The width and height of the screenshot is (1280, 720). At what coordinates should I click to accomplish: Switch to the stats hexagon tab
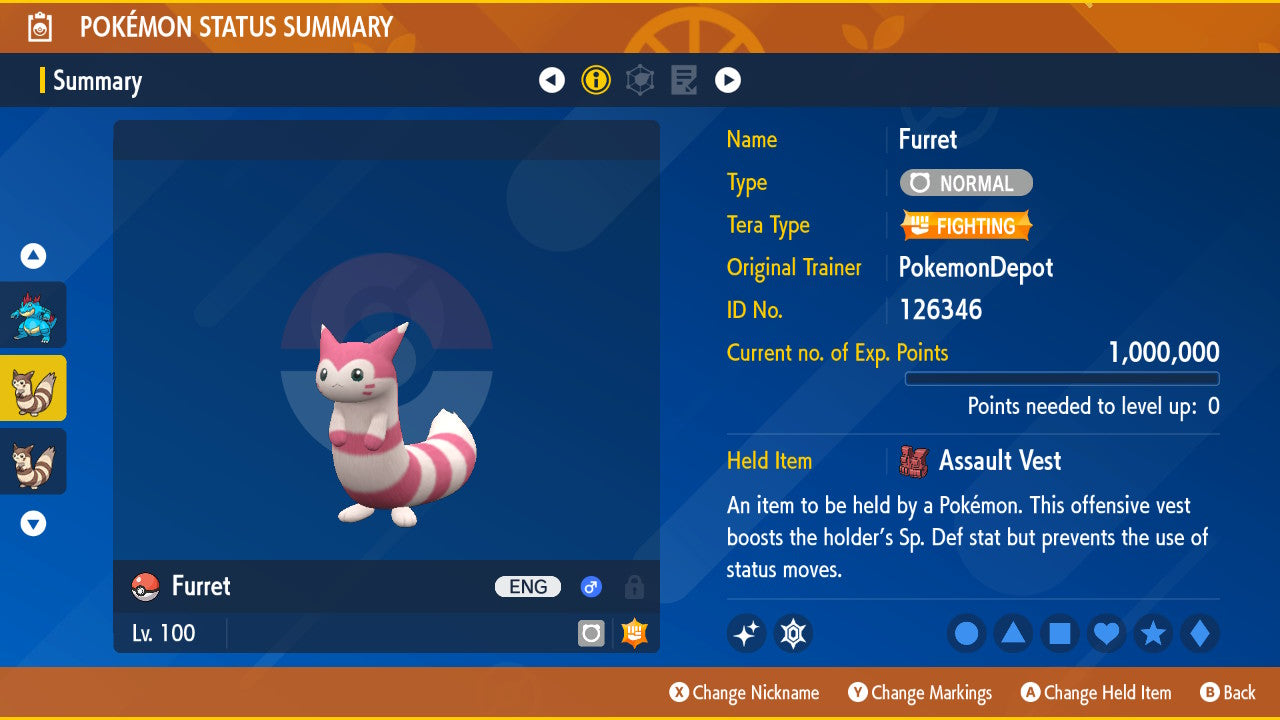tap(640, 80)
